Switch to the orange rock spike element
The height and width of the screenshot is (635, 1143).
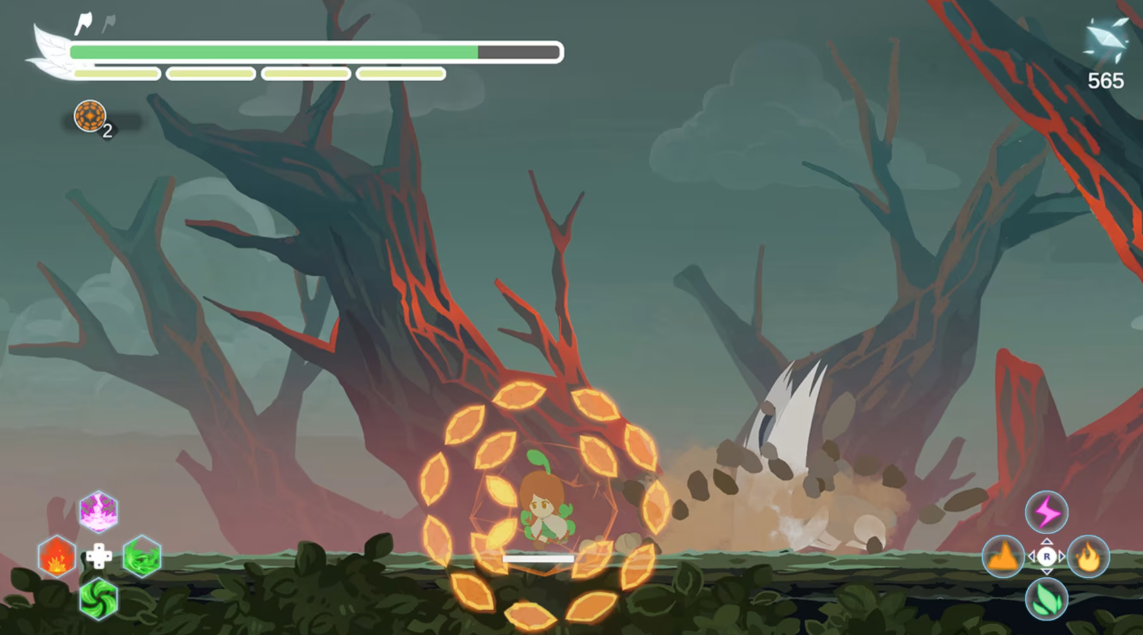pos(1003,557)
